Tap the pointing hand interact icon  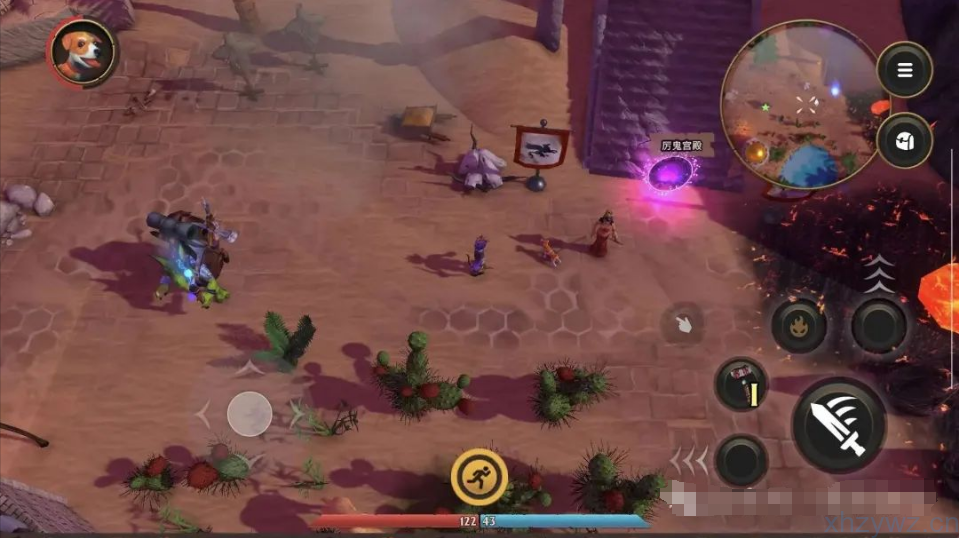click(x=682, y=325)
